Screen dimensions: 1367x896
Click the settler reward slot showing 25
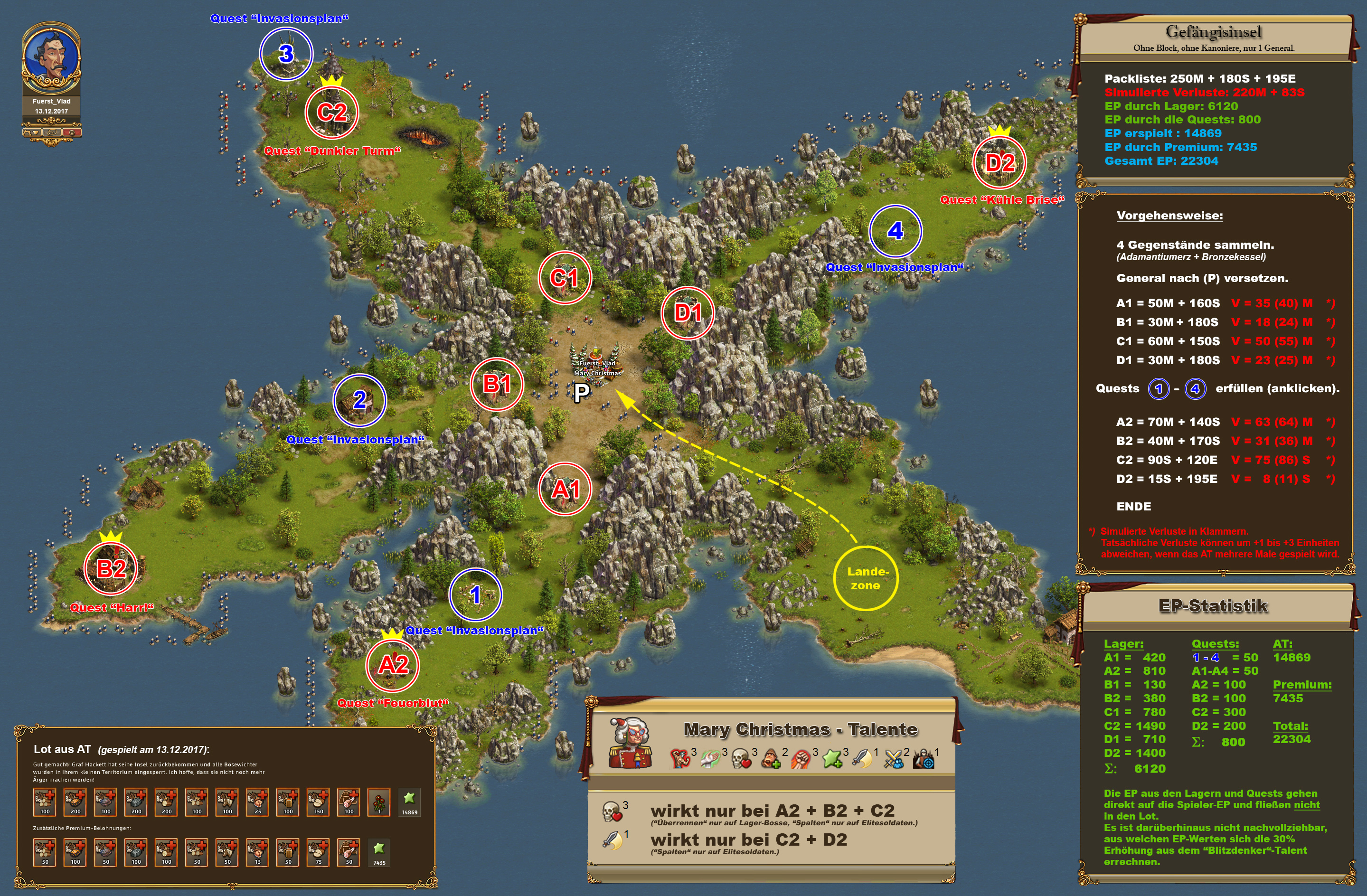(257, 802)
